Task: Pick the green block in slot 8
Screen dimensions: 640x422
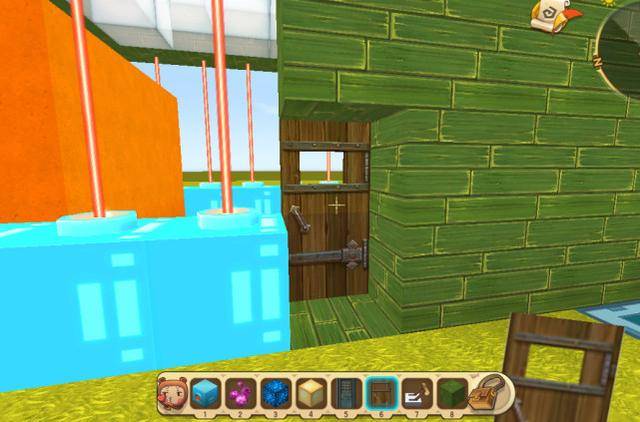Action: tap(452, 392)
